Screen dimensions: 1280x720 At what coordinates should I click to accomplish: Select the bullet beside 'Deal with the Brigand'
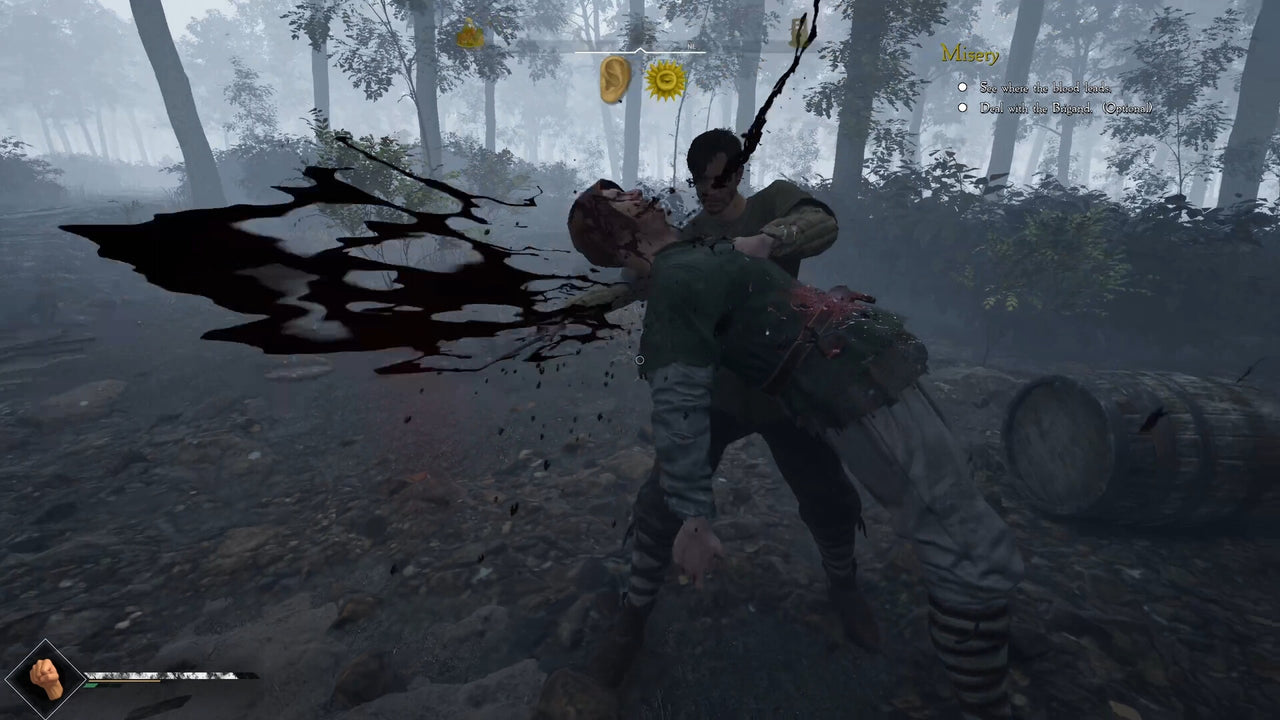pyautogui.click(x=961, y=106)
